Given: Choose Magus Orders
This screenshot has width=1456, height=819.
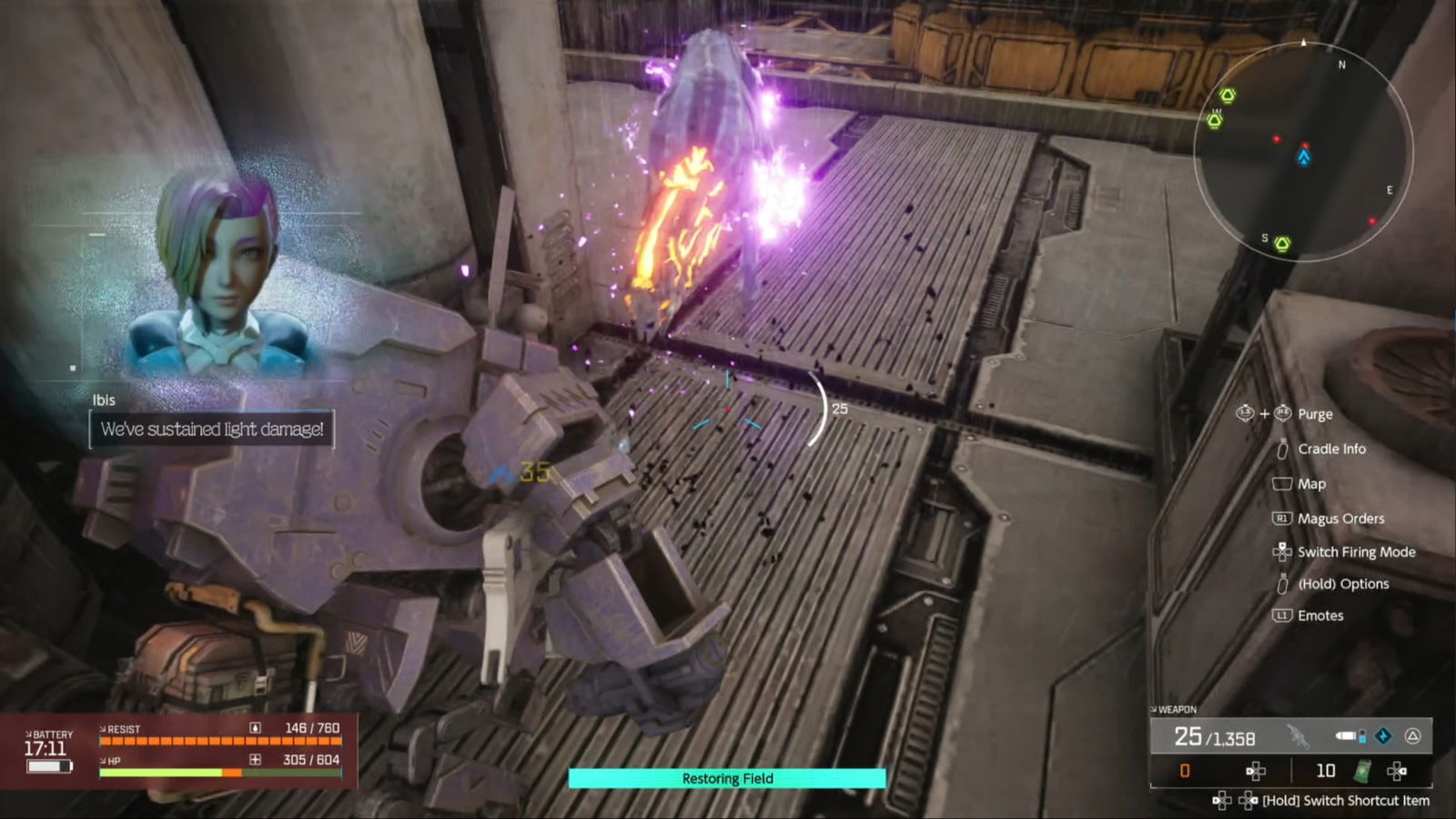Looking at the screenshot, I should click(x=1340, y=519).
